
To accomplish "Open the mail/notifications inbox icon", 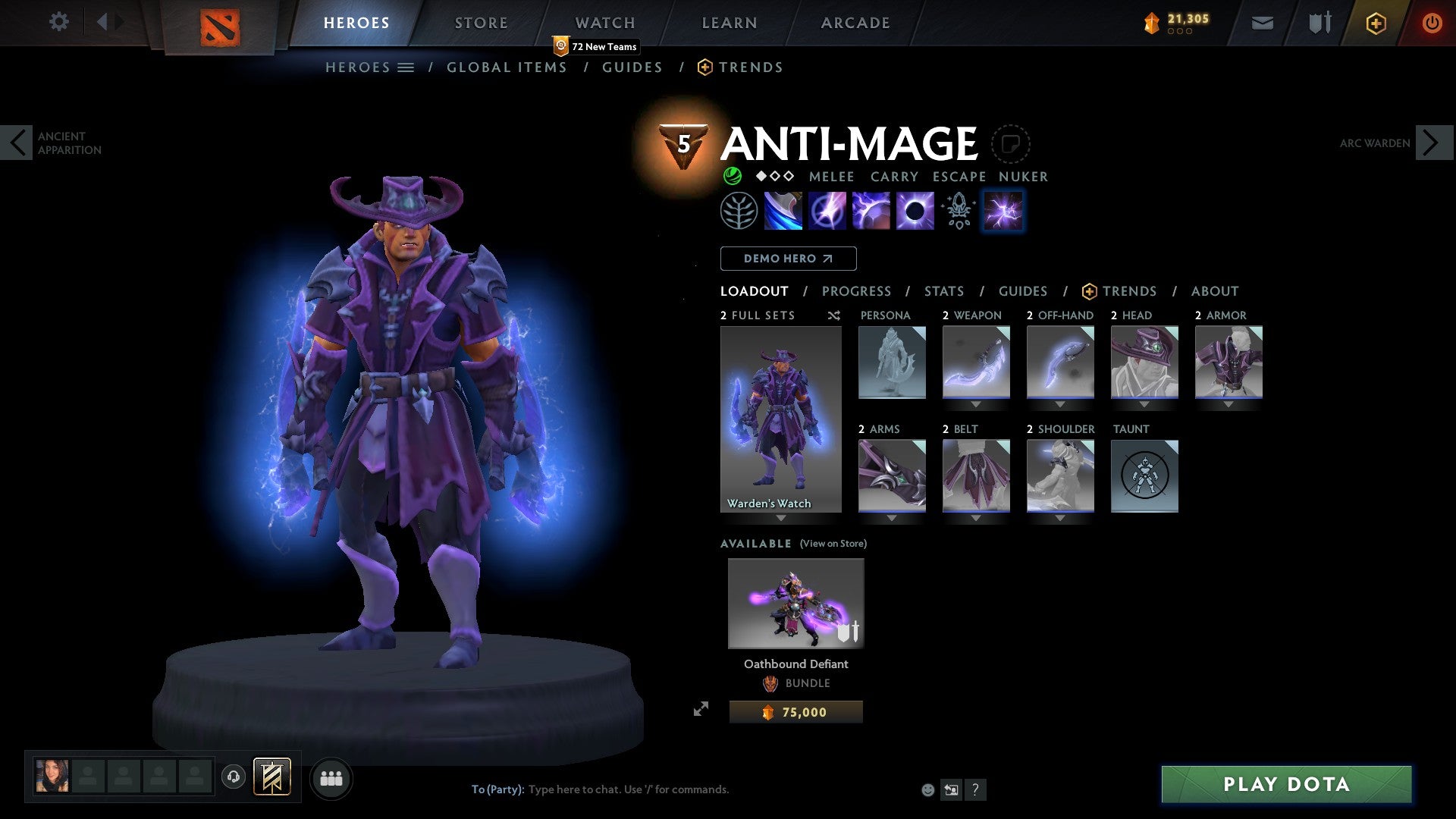I will click(x=1263, y=22).
